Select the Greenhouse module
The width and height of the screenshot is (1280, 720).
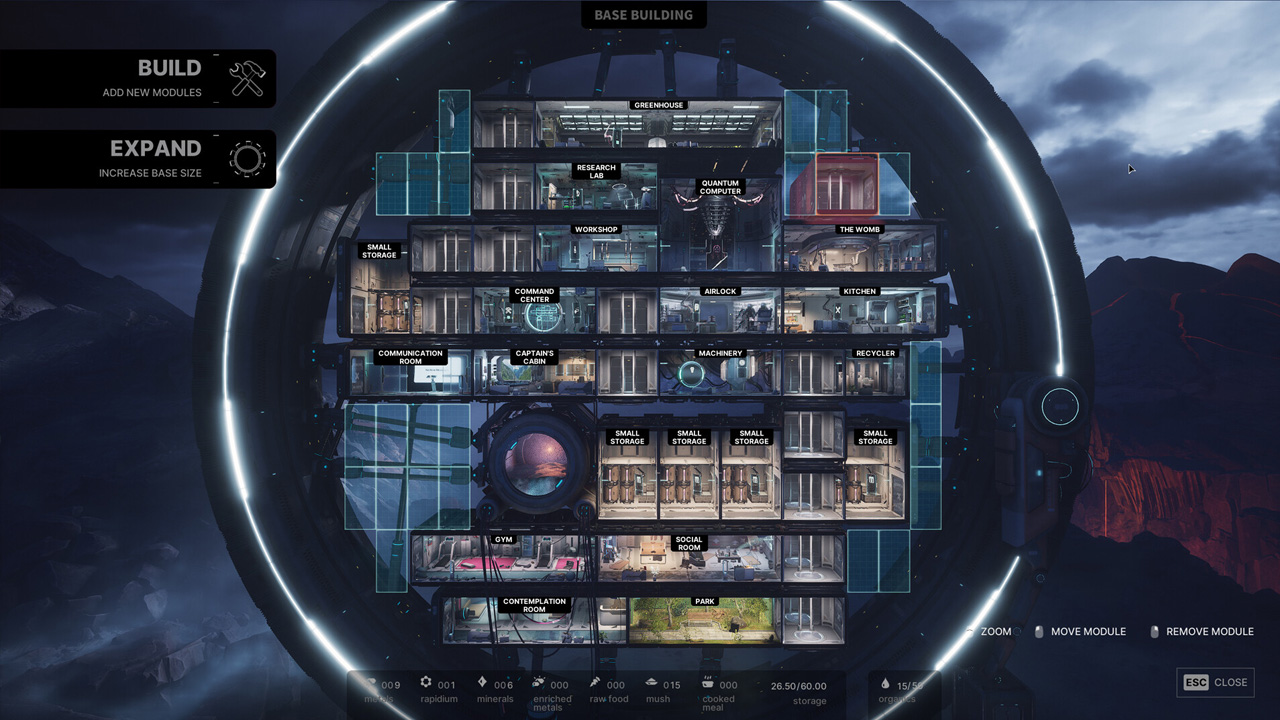coord(658,127)
